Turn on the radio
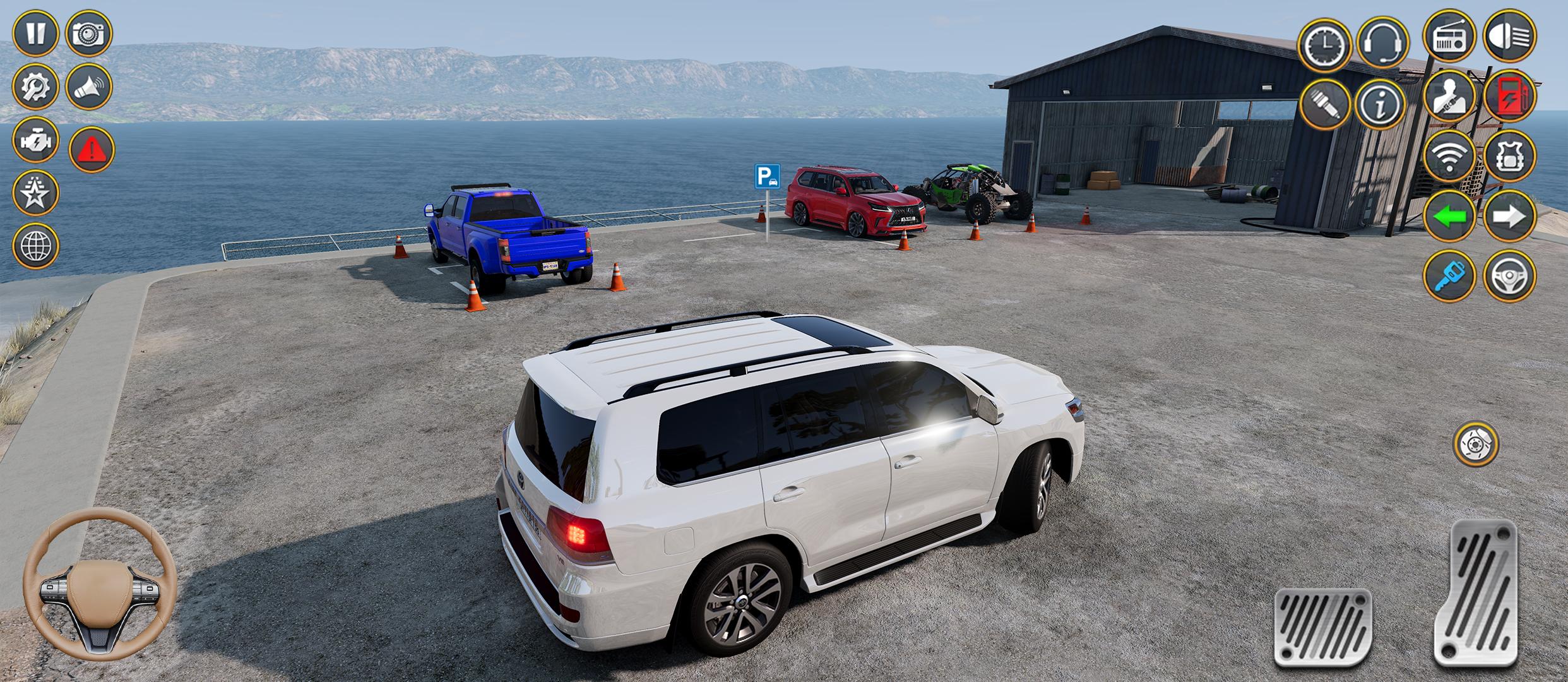Image resolution: width=1568 pixels, height=682 pixels. click(1449, 36)
